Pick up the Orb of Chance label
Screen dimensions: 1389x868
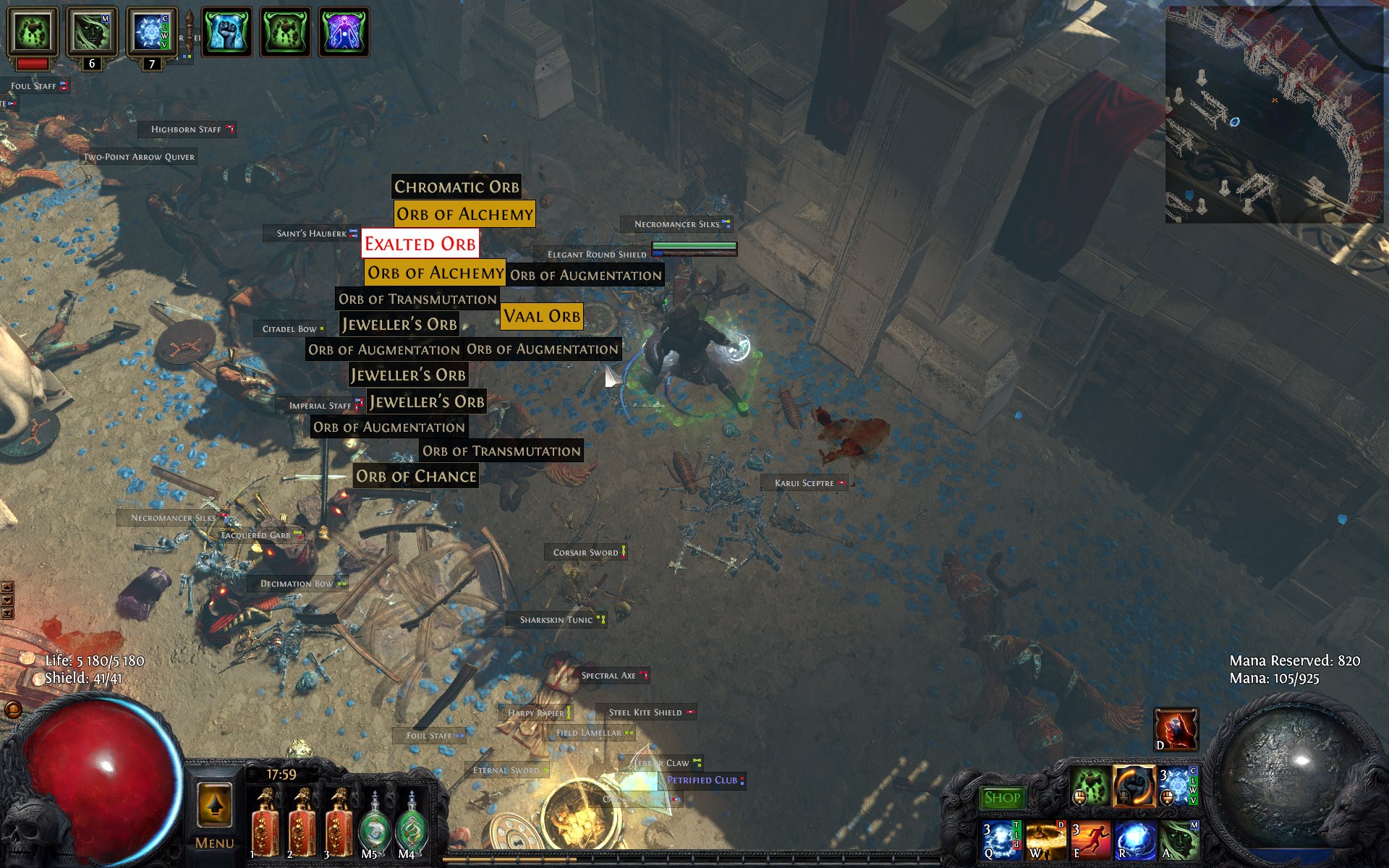click(x=416, y=477)
